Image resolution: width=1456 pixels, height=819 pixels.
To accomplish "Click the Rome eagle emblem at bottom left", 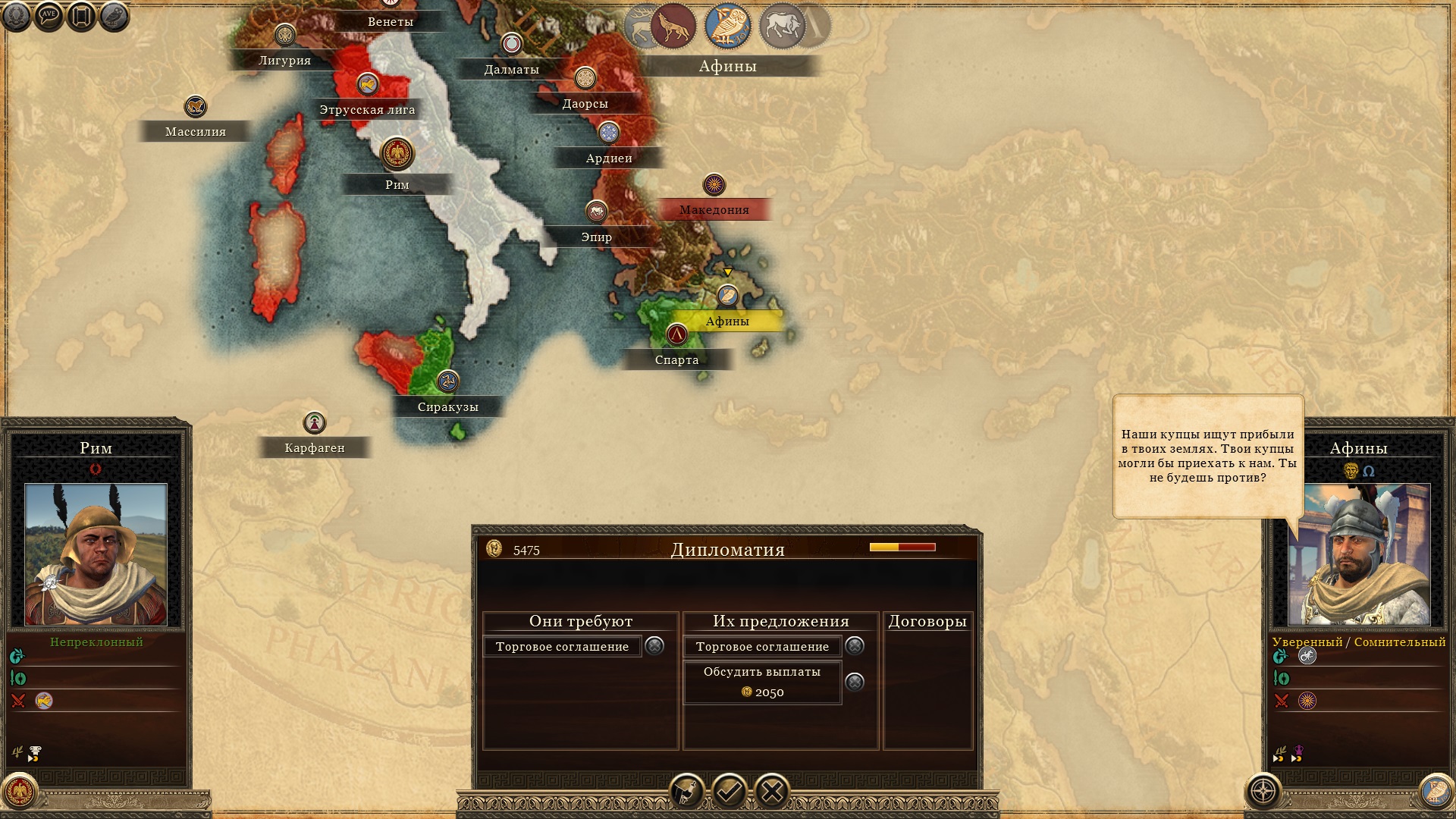I will pos(20,792).
